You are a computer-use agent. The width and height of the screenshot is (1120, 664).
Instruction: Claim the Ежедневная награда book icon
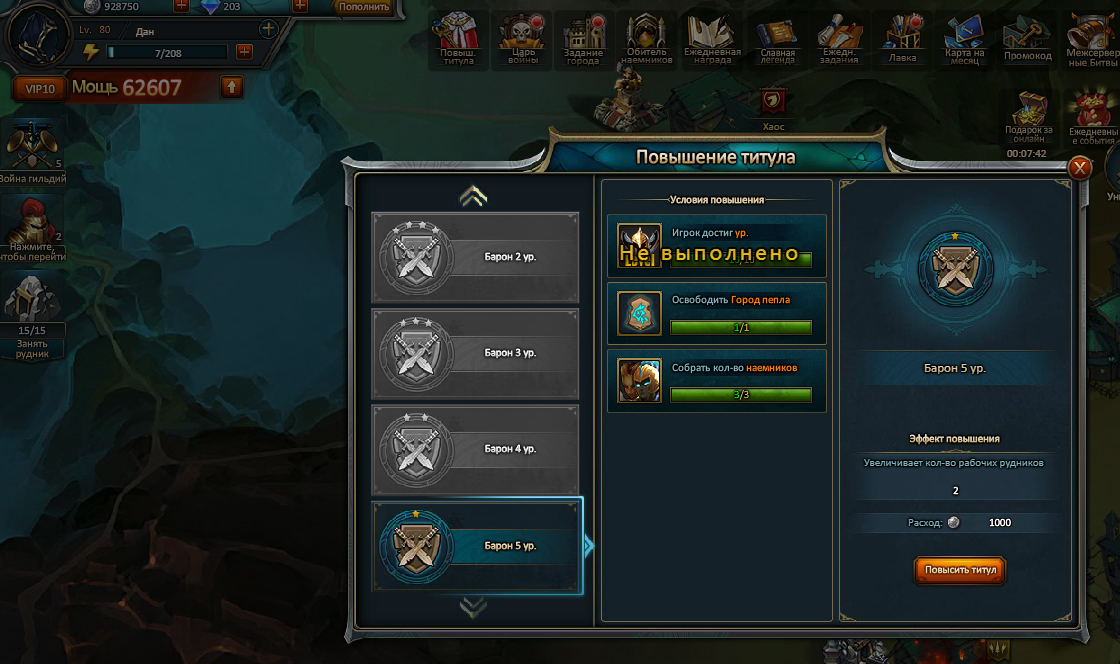[x=712, y=39]
